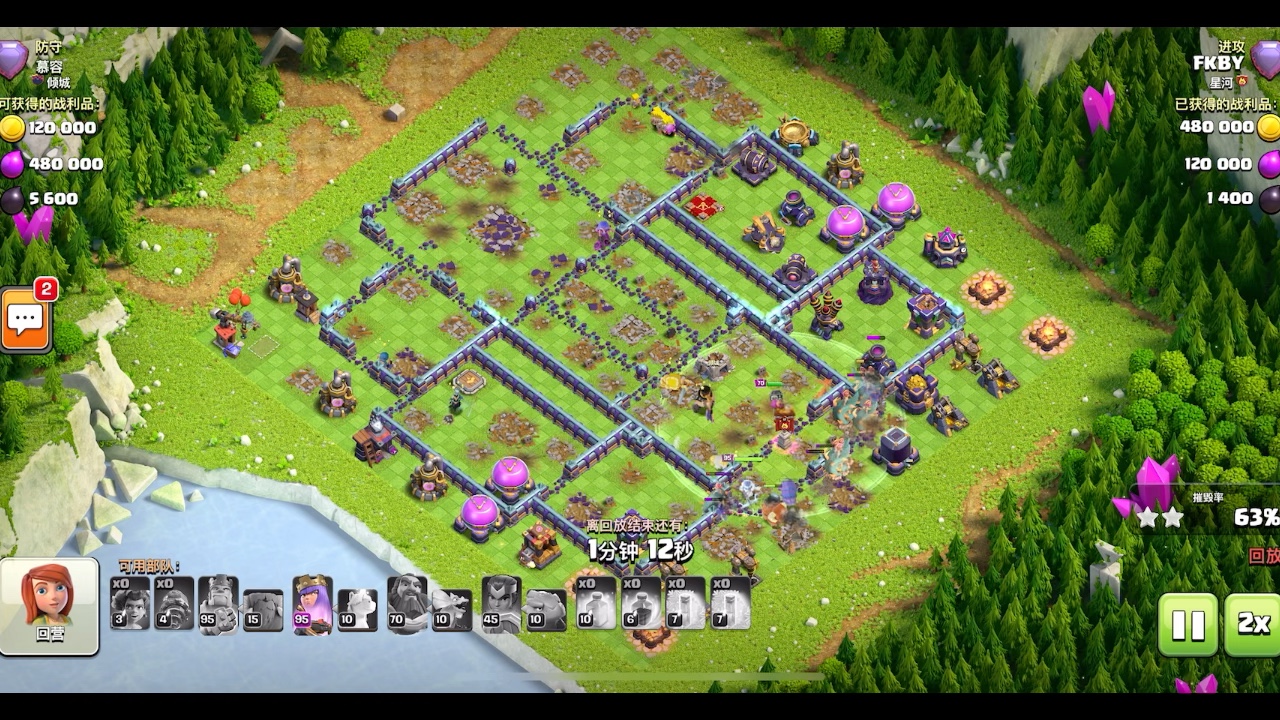Select the Archer Queen hero slot

pos(312,605)
